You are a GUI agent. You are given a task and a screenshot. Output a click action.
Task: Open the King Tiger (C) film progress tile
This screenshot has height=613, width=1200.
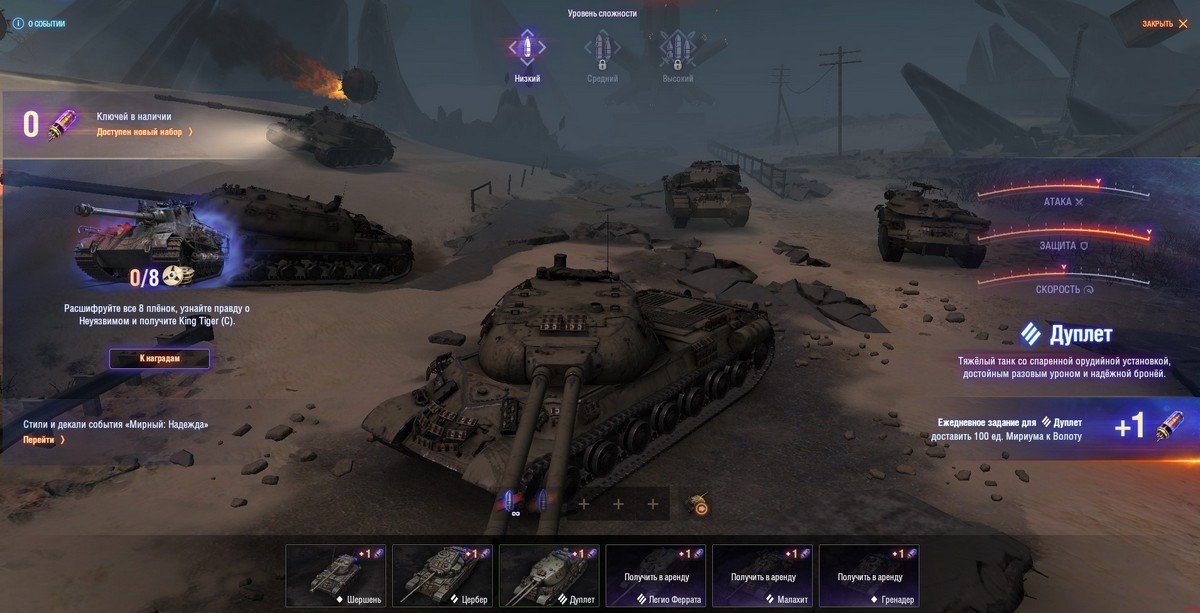pyautogui.click(x=150, y=240)
